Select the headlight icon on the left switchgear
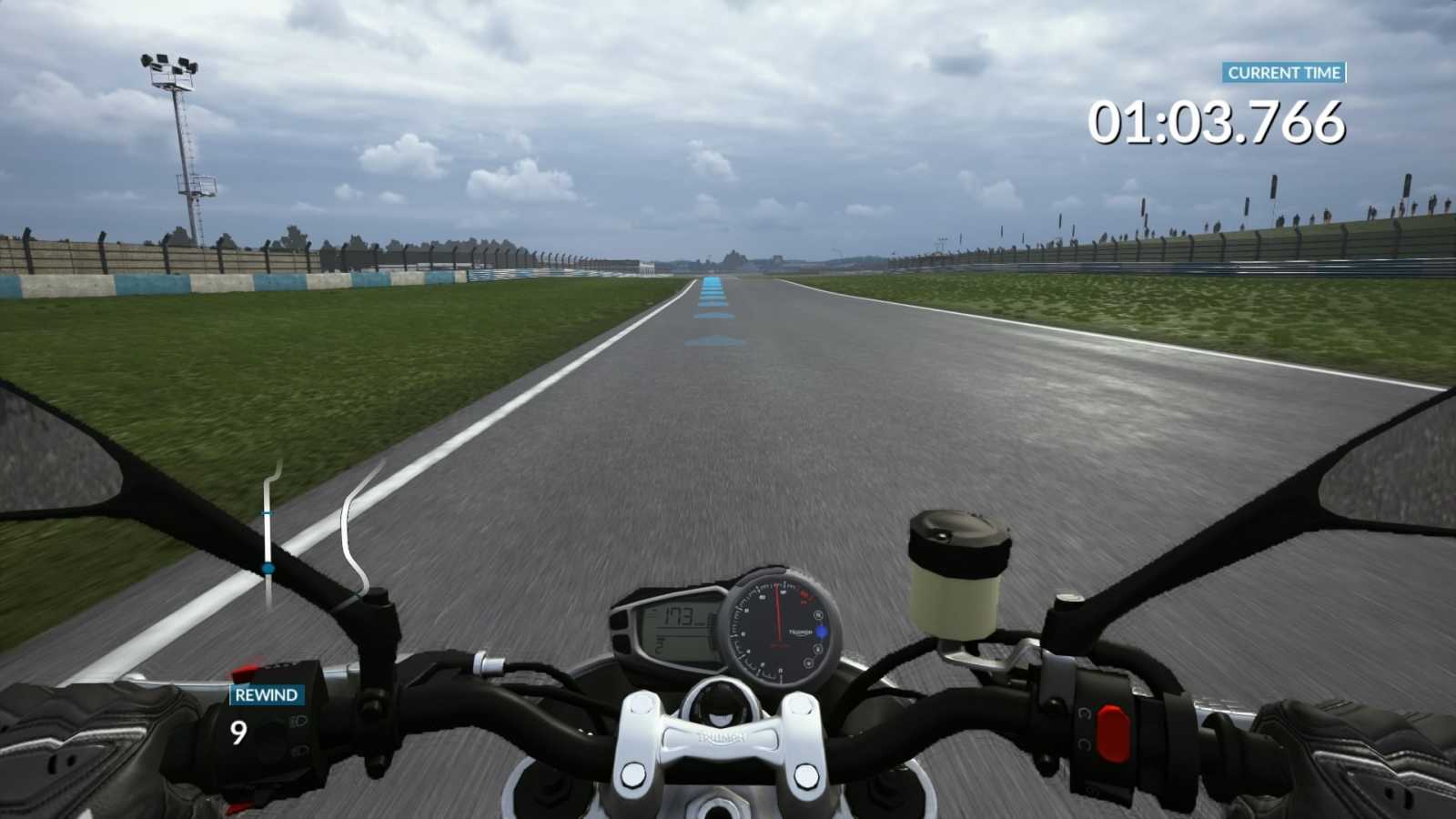This screenshot has height=819, width=1456. click(x=298, y=722)
